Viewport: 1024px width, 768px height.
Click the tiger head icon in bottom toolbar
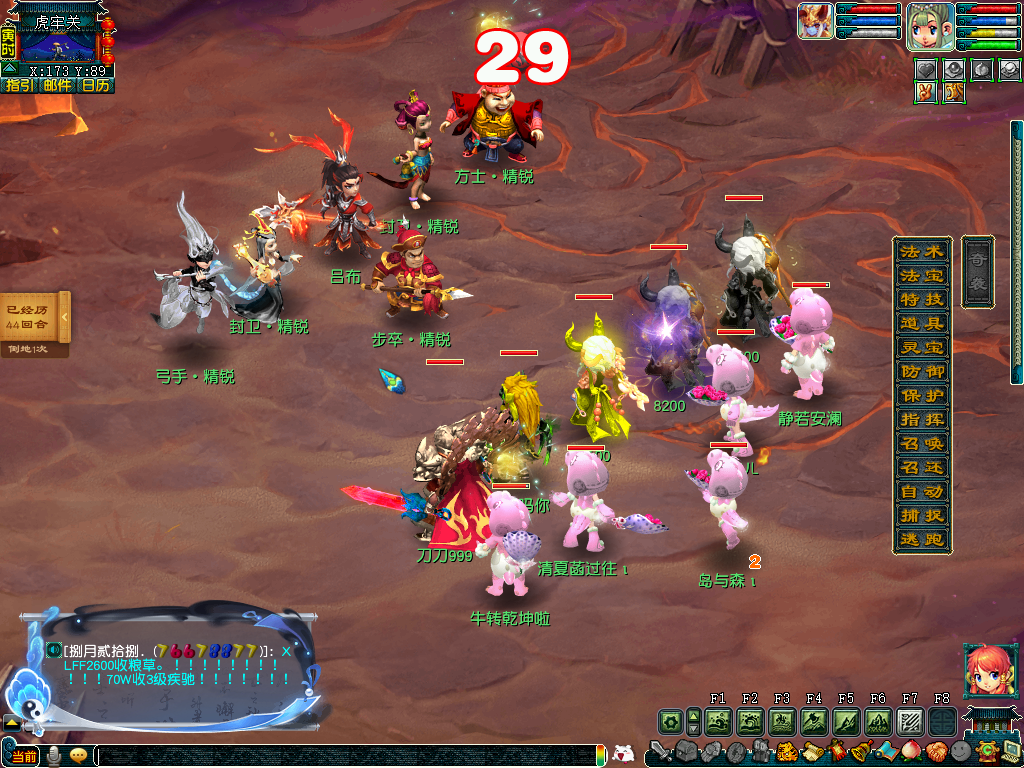click(x=785, y=751)
